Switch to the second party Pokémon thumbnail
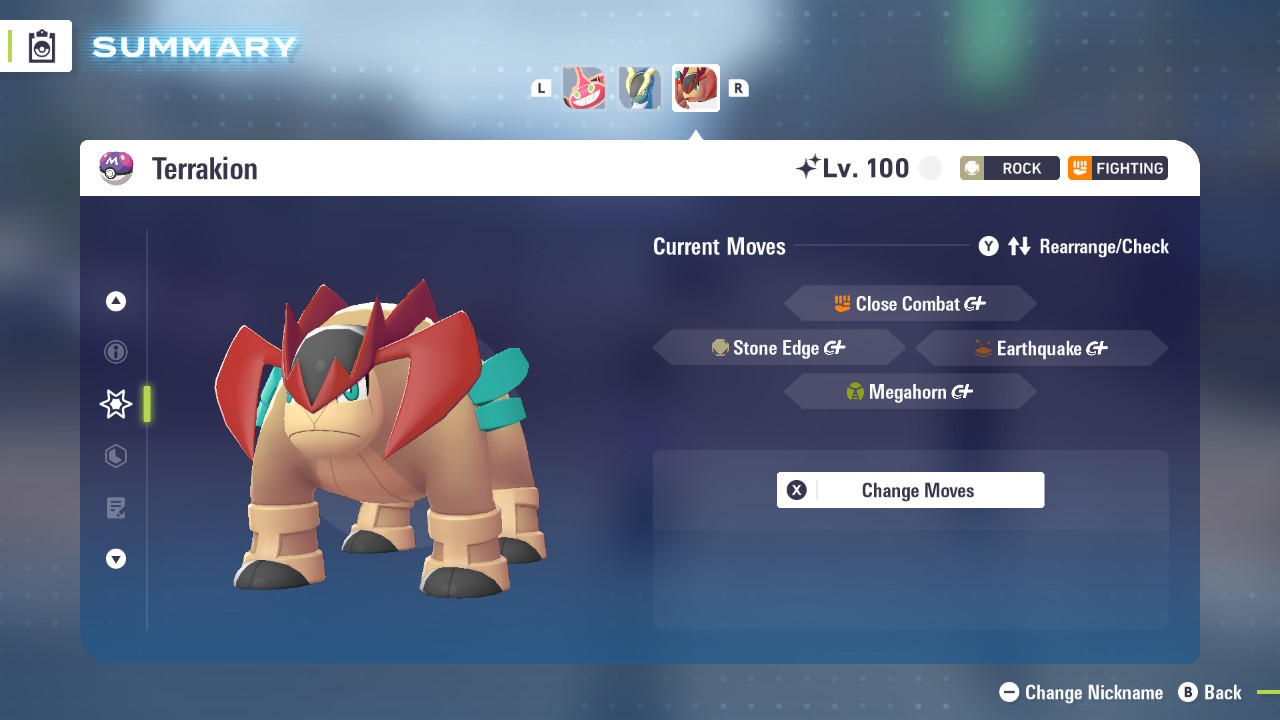 640,88
